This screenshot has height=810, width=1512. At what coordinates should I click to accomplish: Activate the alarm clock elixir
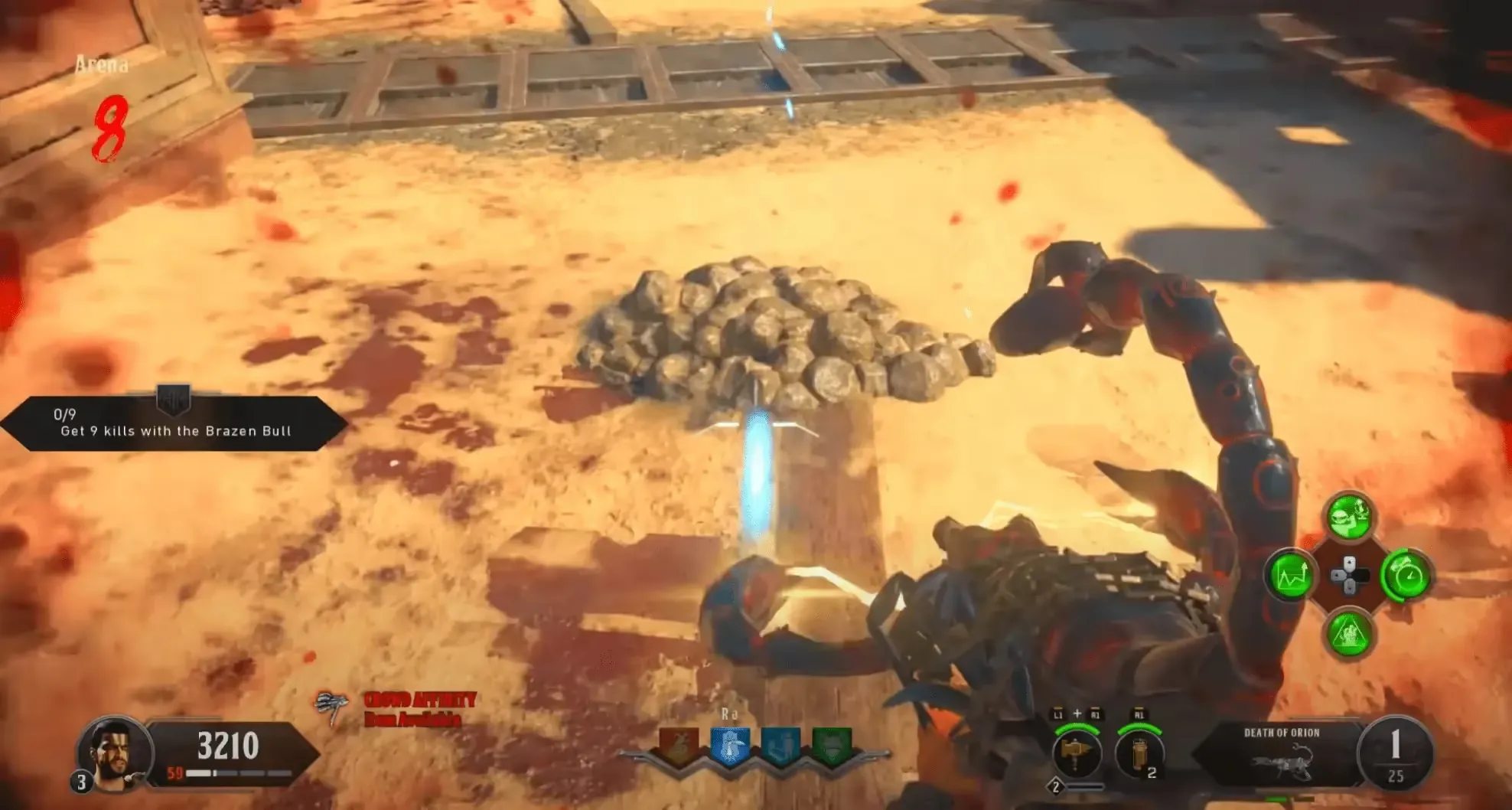pyautogui.click(x=1407, y=576)
